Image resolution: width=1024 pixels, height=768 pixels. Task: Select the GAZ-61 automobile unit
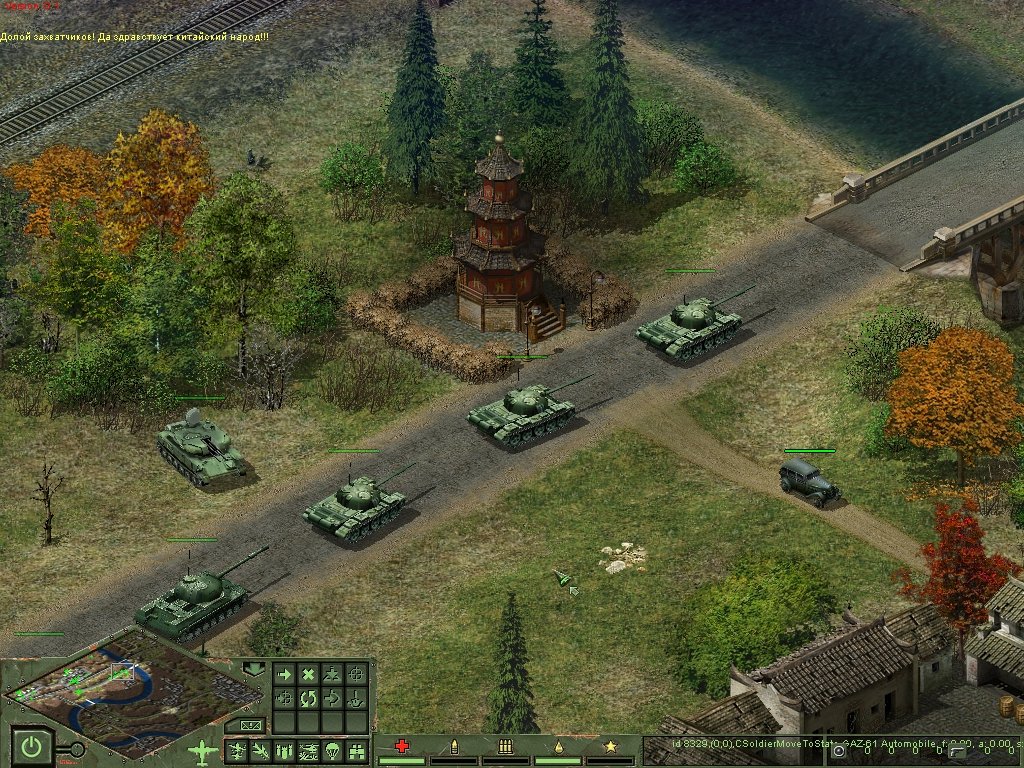click(x=808, y=483)
